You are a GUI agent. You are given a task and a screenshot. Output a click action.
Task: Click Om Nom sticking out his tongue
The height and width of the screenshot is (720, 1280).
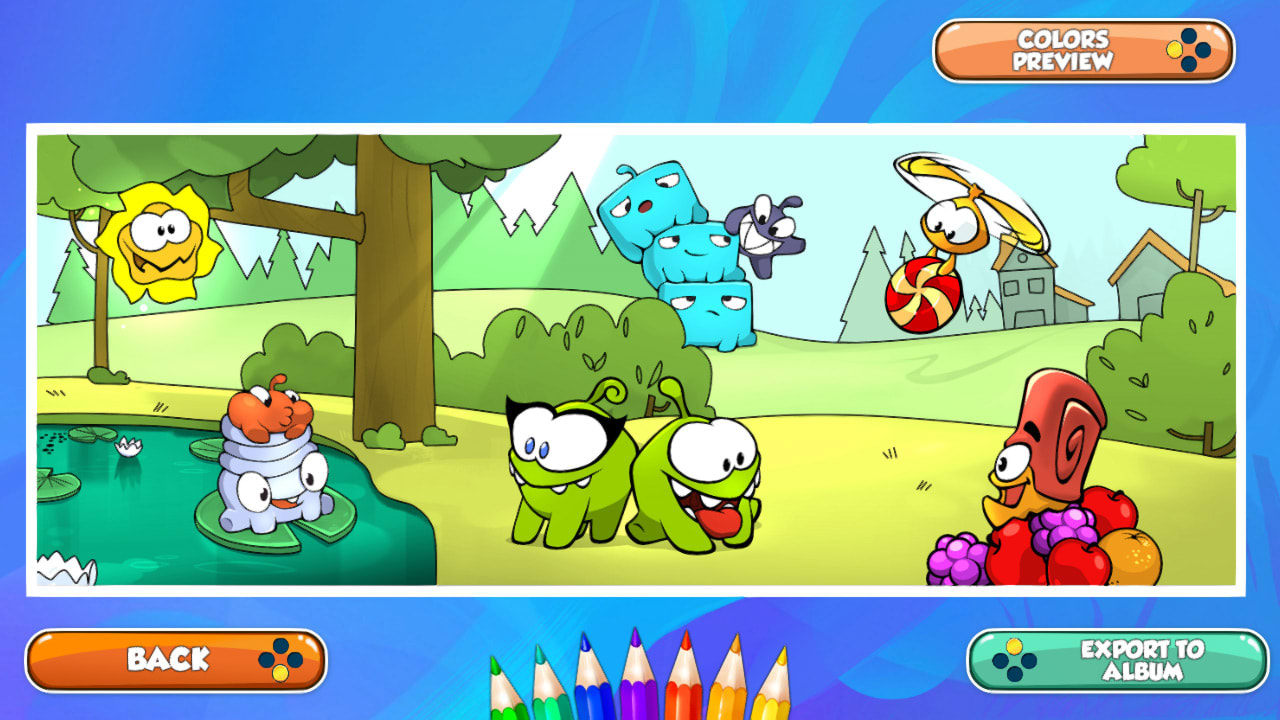(700, 480)
